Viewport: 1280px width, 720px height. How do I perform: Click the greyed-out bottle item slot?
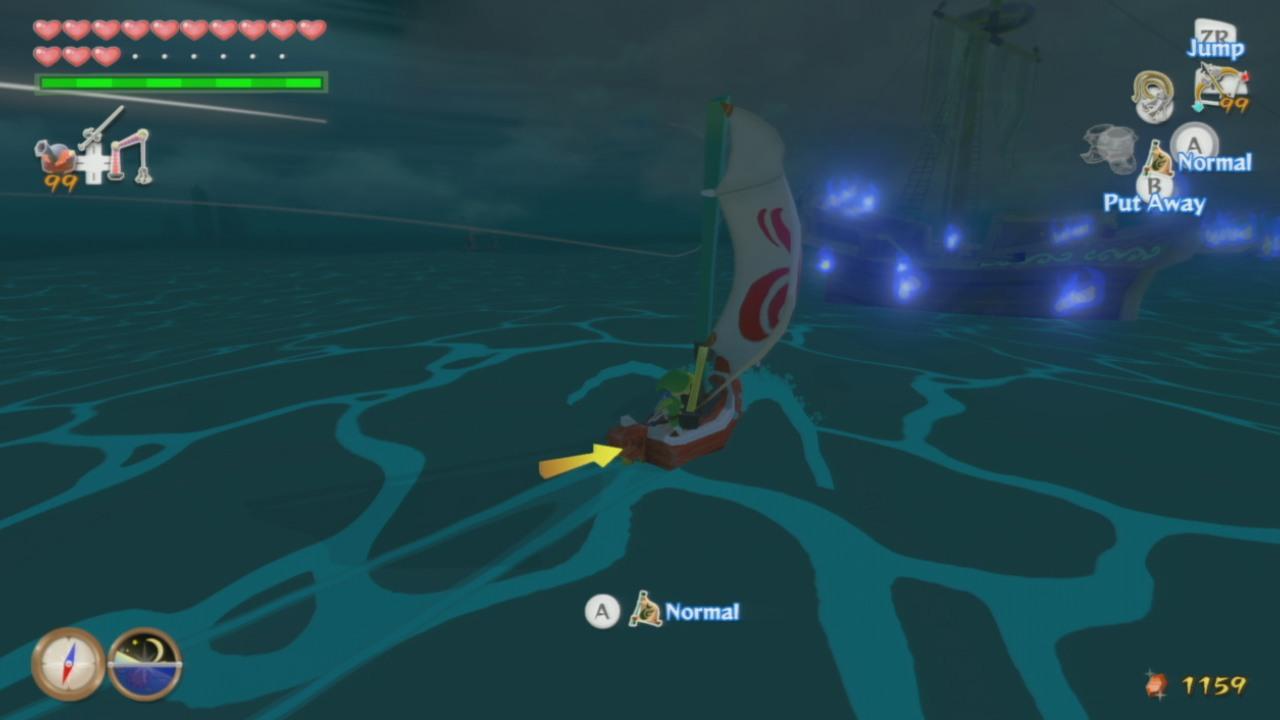pos(1108,148)
